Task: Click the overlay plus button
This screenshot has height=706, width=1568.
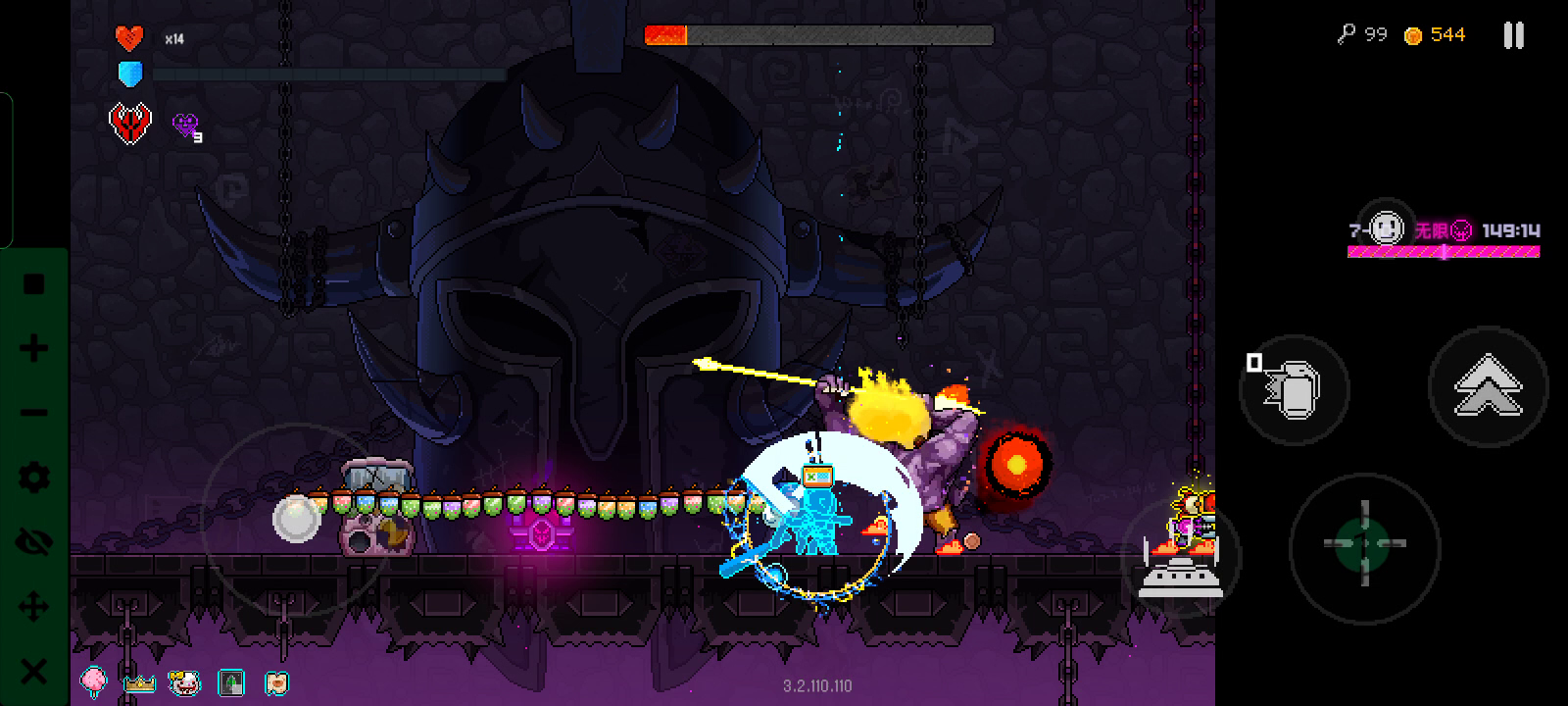Action: [x=34, y=348]
